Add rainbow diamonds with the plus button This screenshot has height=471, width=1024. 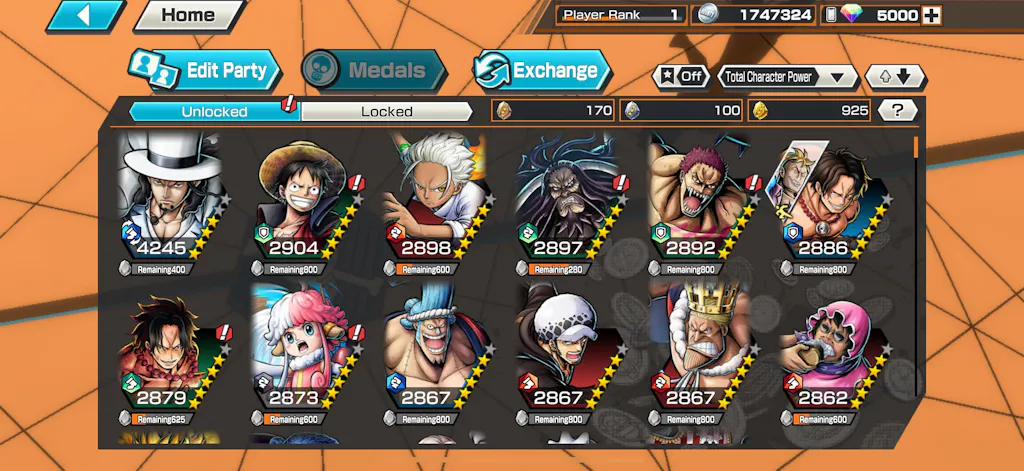pos(931,15)
